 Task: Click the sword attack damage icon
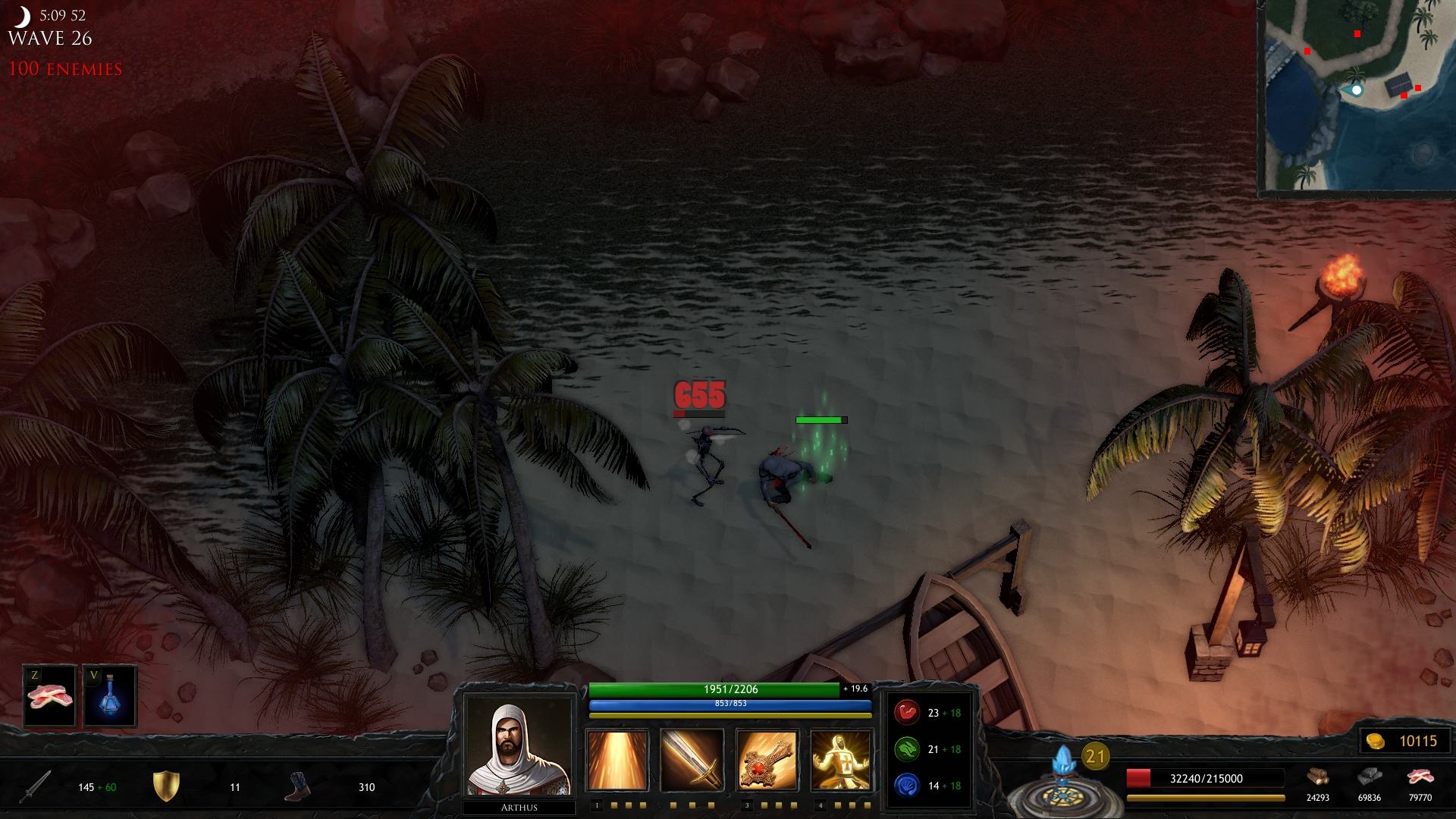(36, 786)
